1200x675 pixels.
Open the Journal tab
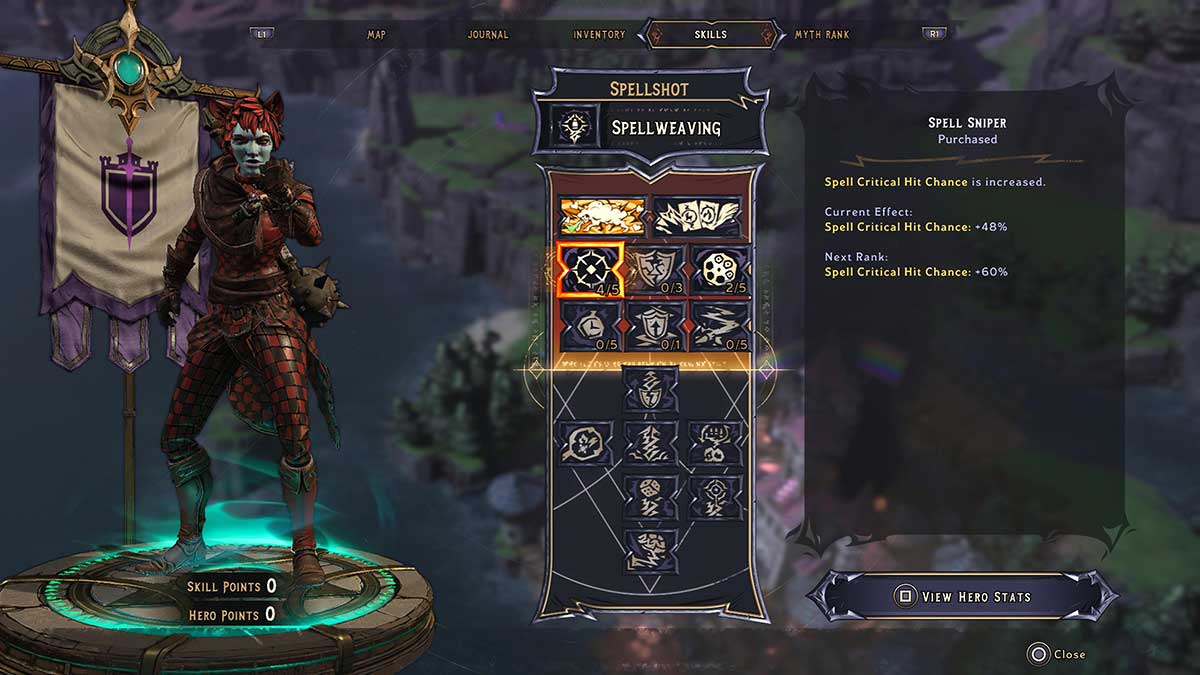(488, 35)
